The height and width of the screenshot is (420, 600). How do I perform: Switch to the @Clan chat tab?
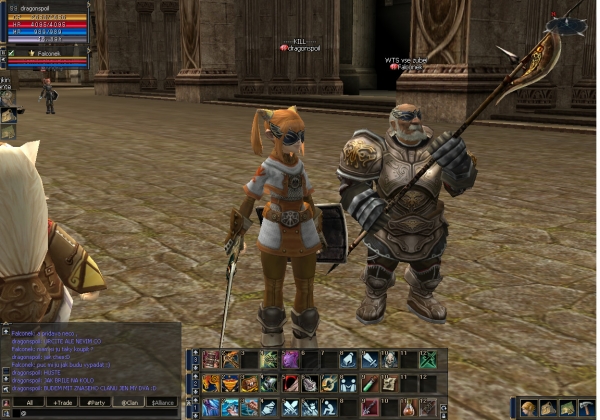131,402
